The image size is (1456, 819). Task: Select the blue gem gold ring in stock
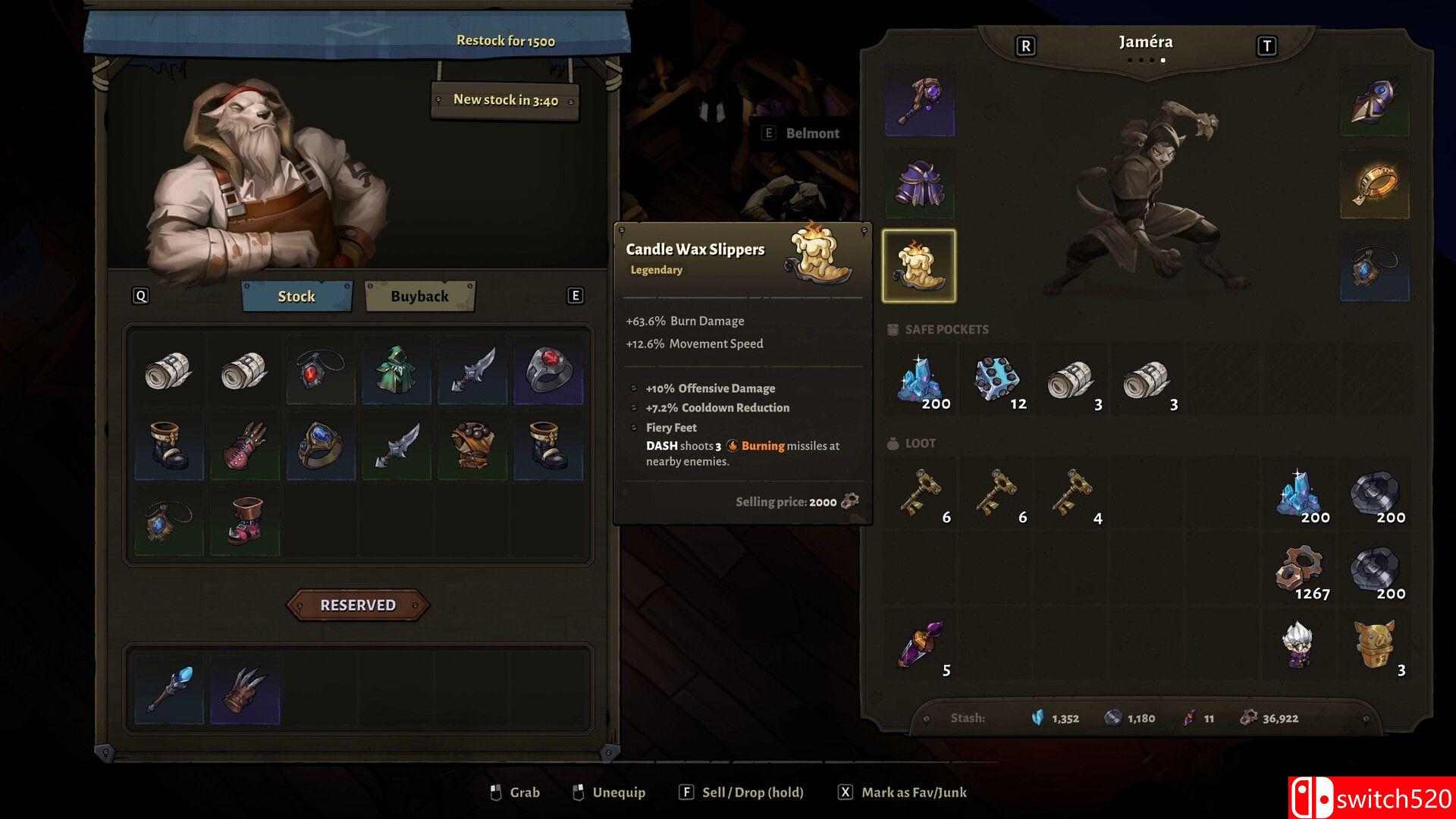pos(321,446)
